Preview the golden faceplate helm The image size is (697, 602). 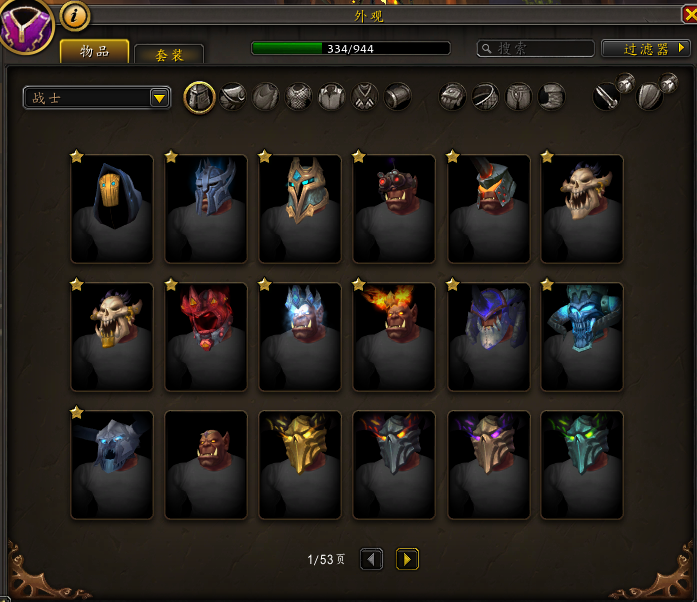point(300,464)
